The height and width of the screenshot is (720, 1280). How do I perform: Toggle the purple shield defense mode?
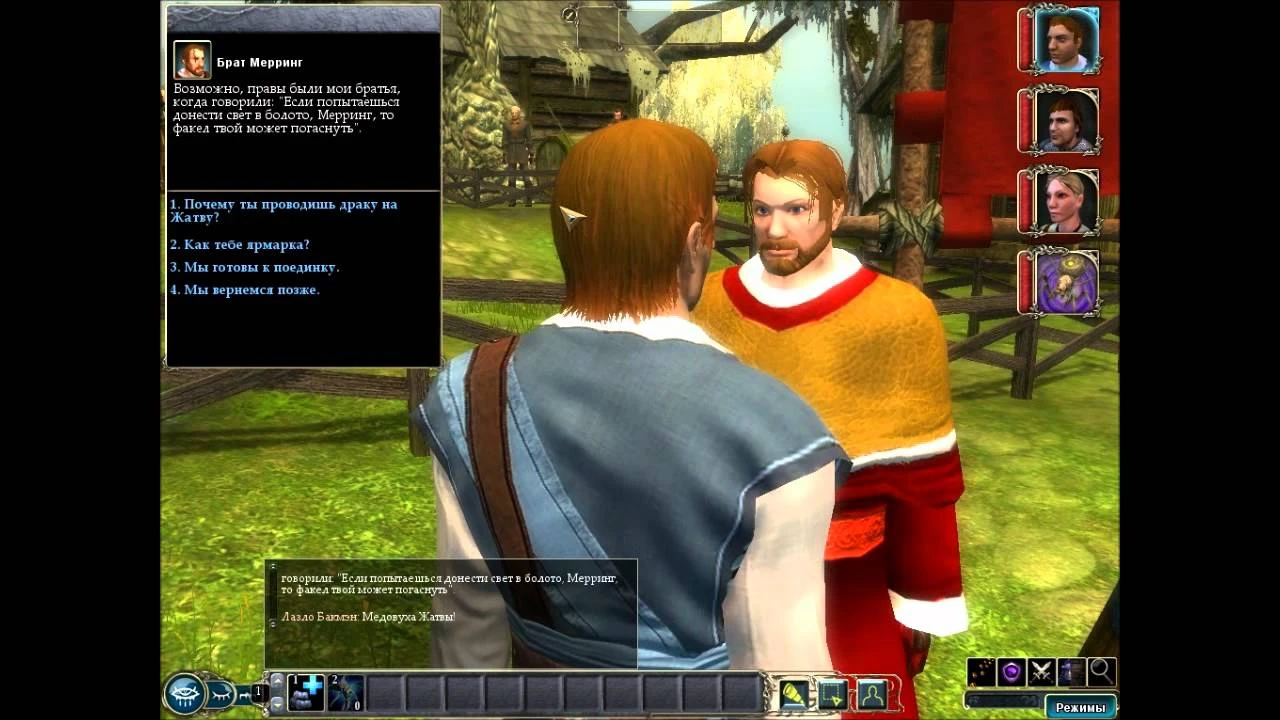coord(1010,672)
